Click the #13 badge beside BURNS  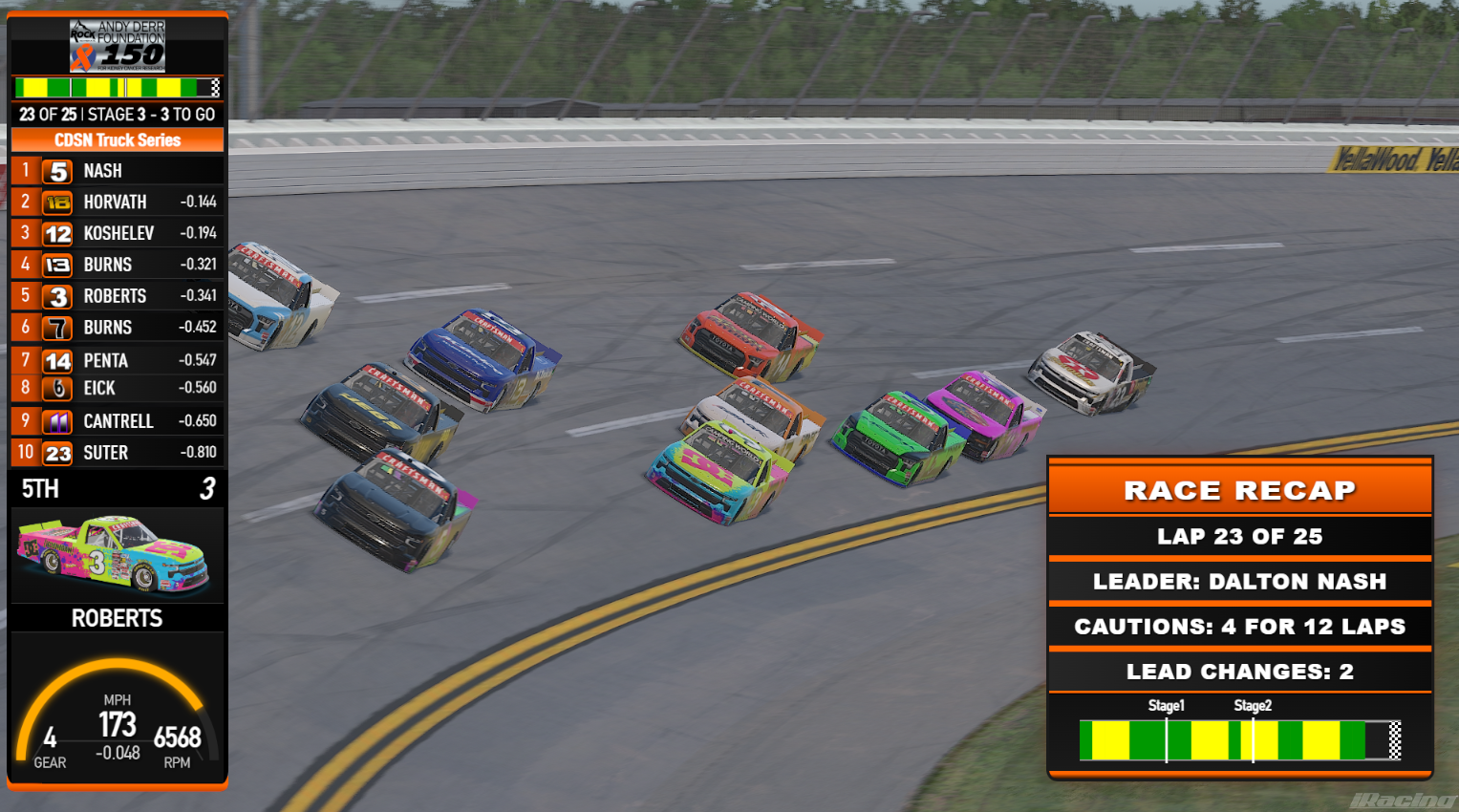(x=57, y=265)
